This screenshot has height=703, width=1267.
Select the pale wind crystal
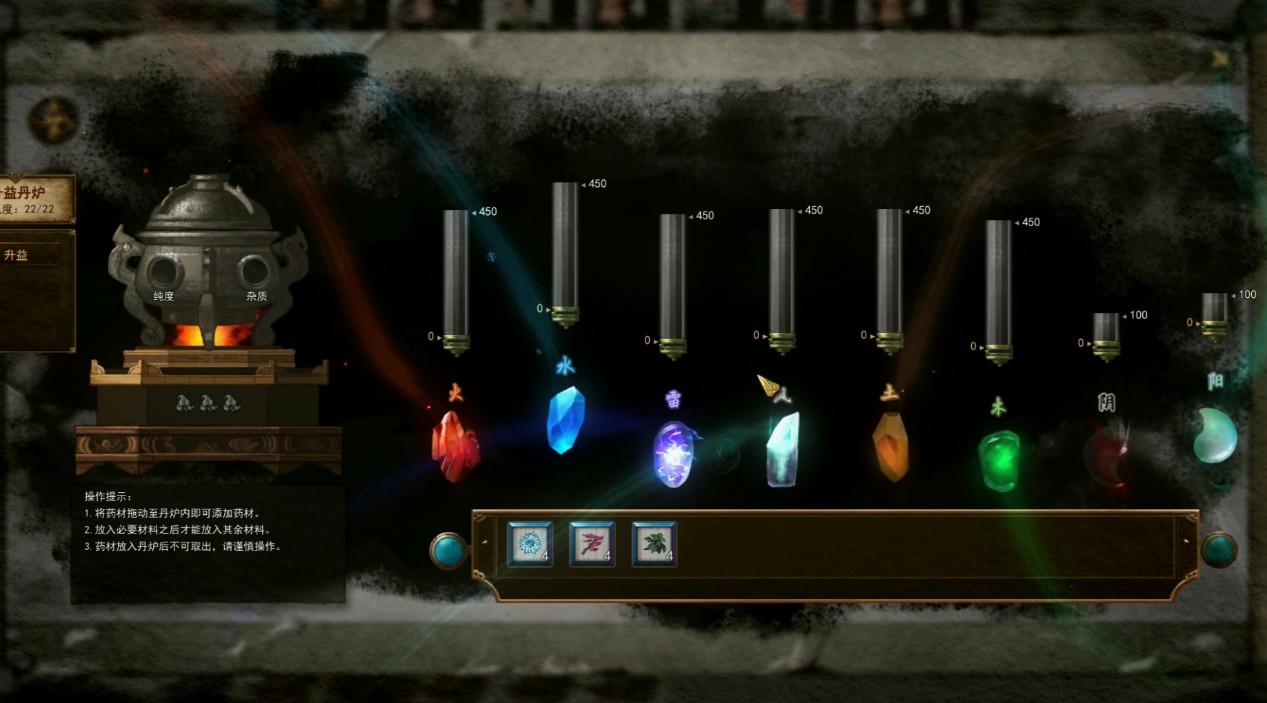[x=781, y=449]
